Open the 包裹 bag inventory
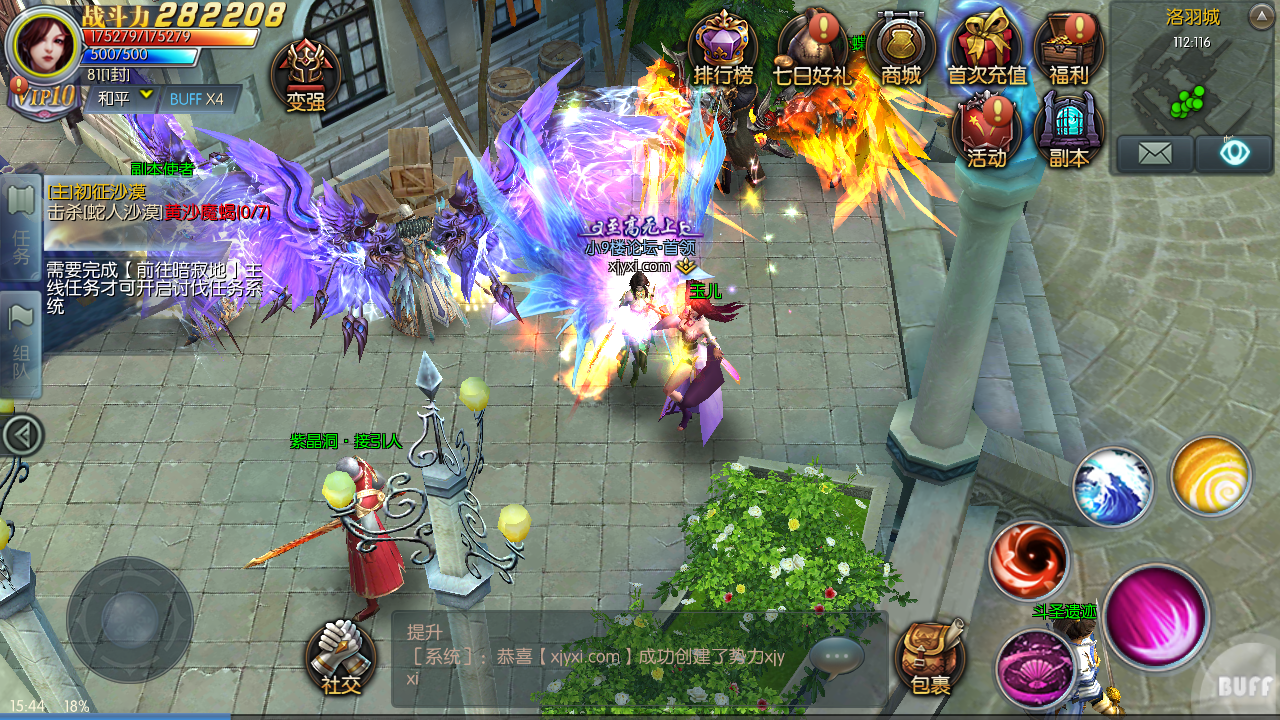Screen dimensions: 1280x720 click(930, 658)
